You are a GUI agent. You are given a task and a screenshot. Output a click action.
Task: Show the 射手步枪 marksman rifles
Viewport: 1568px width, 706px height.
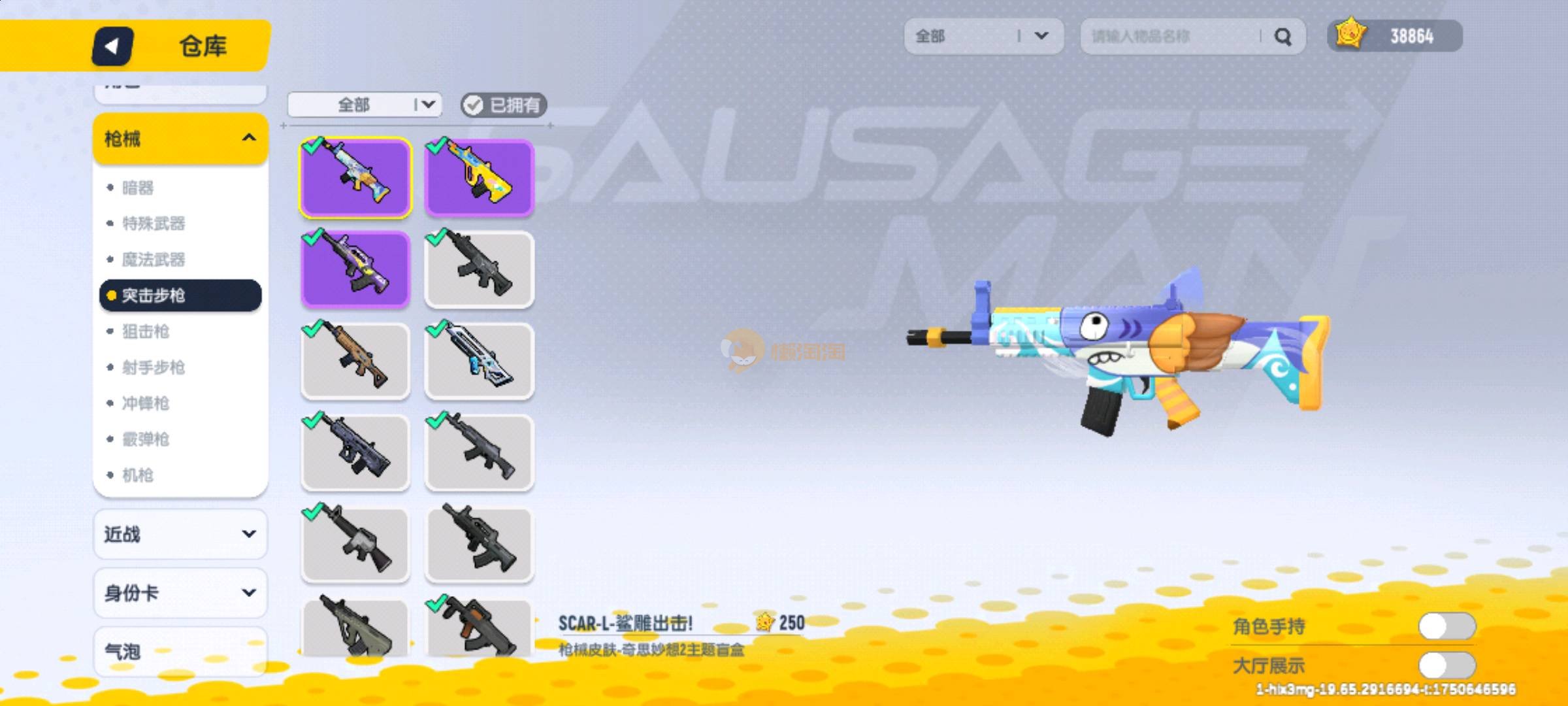point(154,367)
